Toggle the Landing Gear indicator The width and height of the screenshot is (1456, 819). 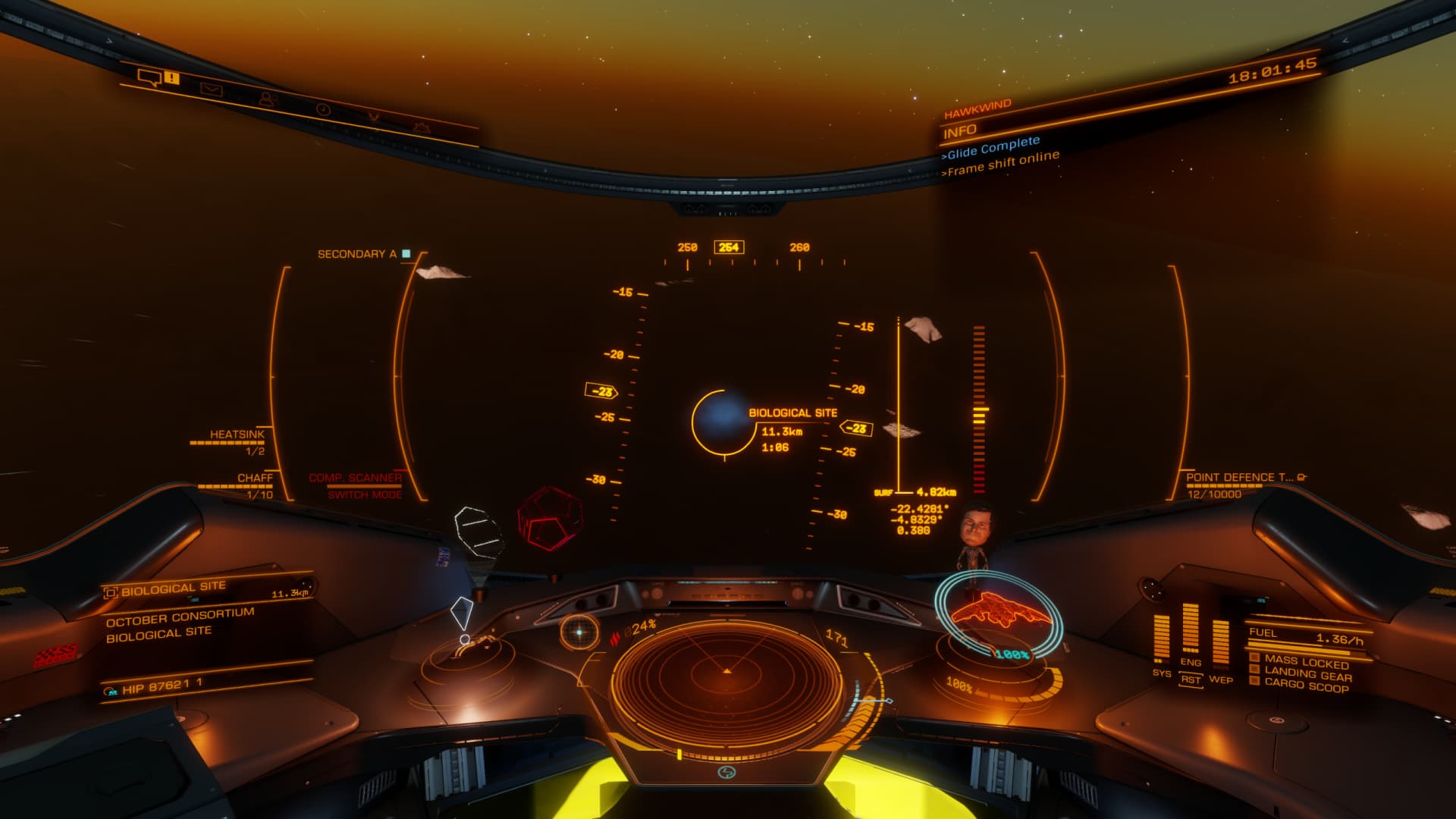pyautogui.click(x=1307, y=674)
